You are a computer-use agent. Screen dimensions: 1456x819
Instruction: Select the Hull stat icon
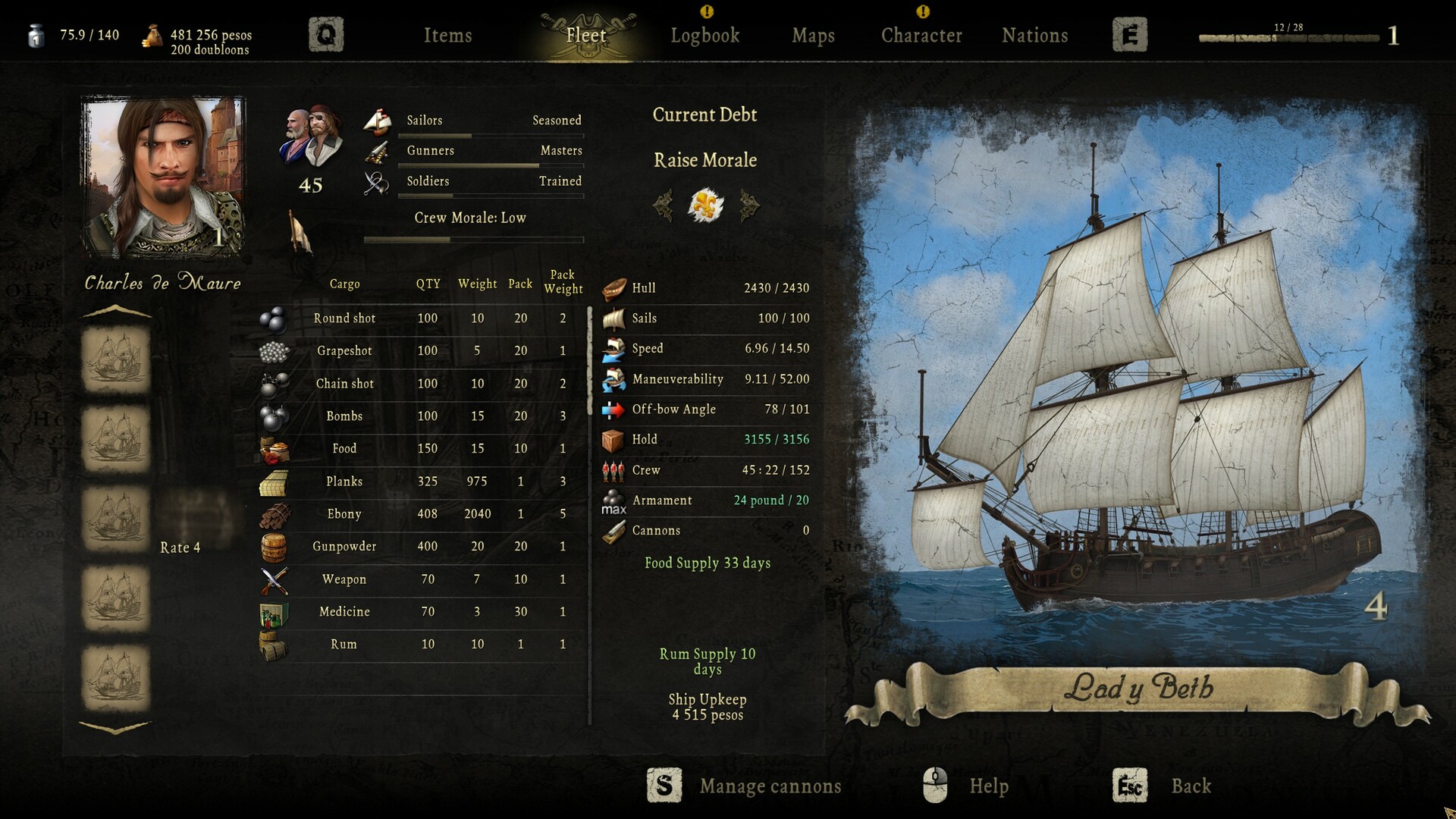614,288
